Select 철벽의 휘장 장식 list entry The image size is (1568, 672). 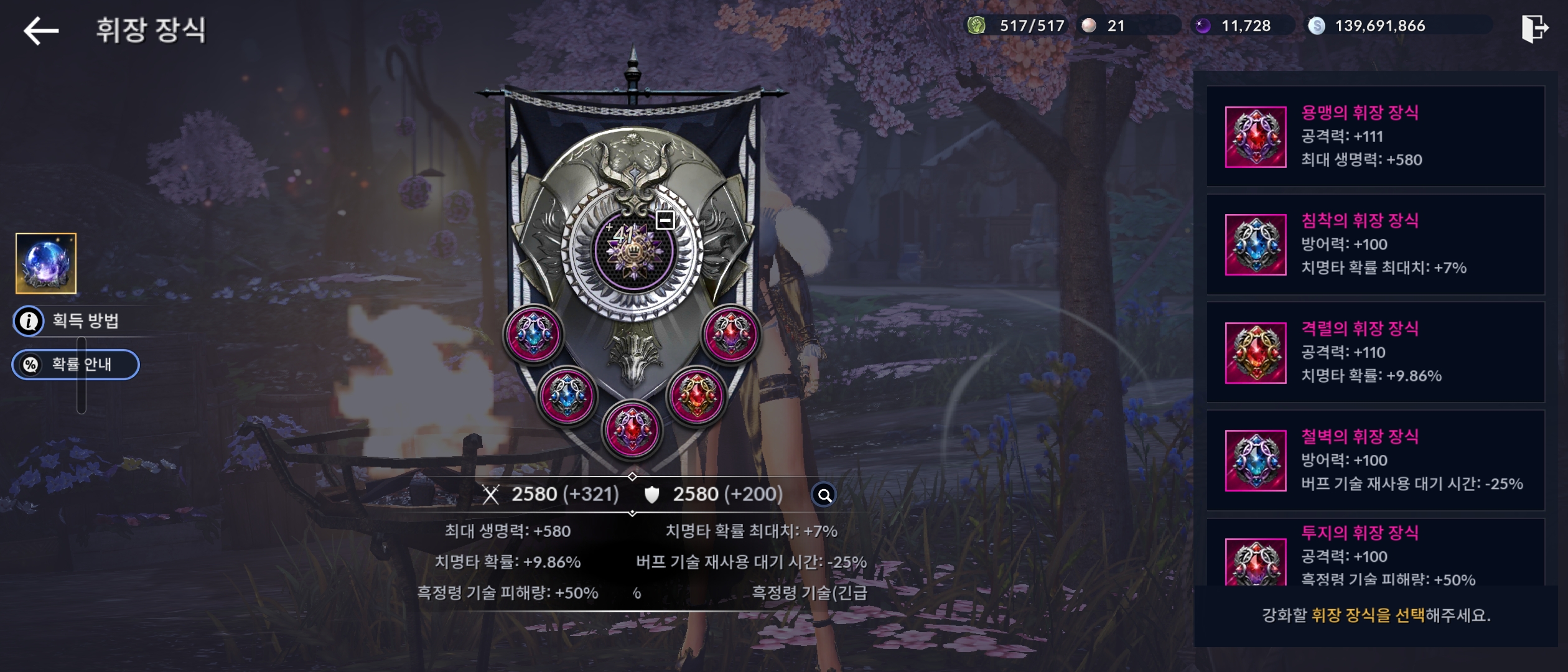(x=1375, y=460)
